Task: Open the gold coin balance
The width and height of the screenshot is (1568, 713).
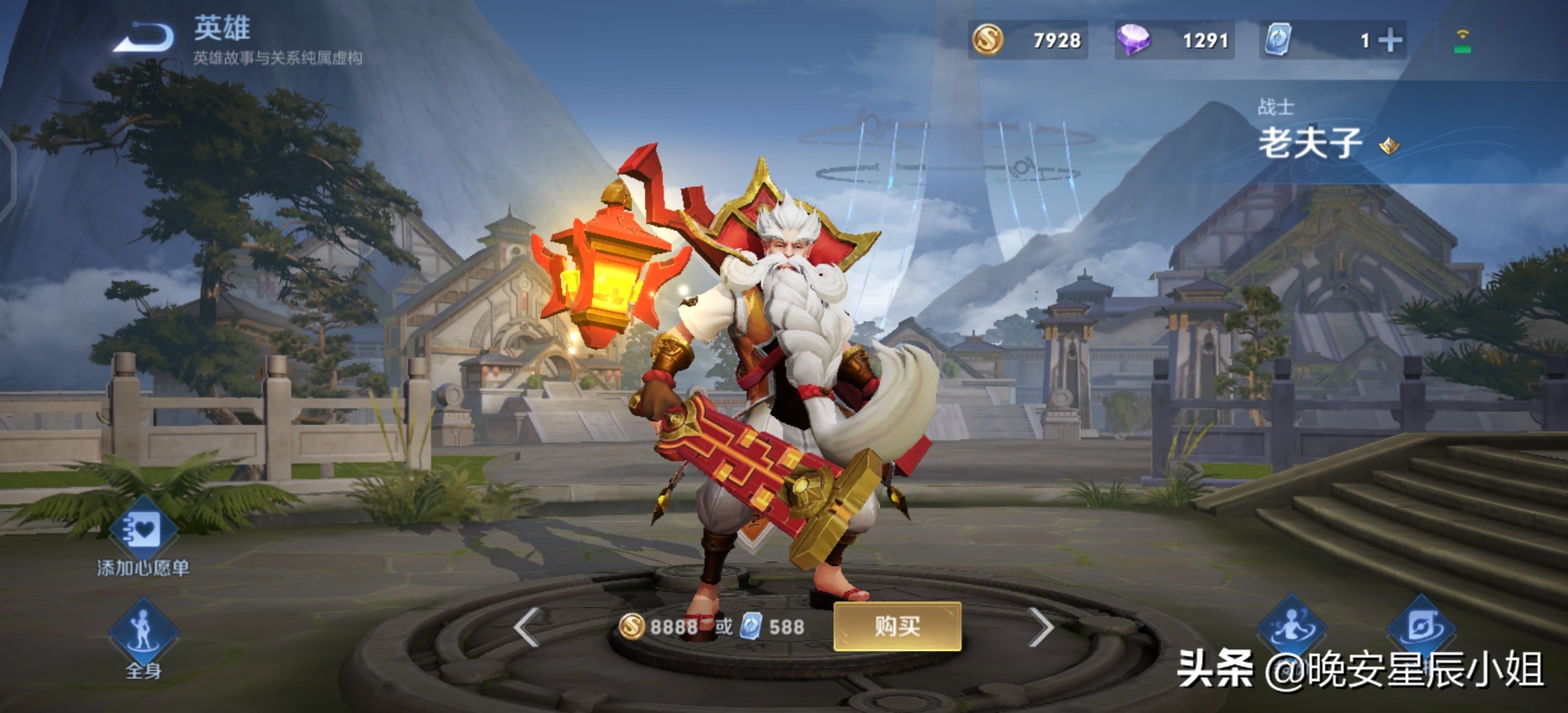Action: pos(1028,40)
